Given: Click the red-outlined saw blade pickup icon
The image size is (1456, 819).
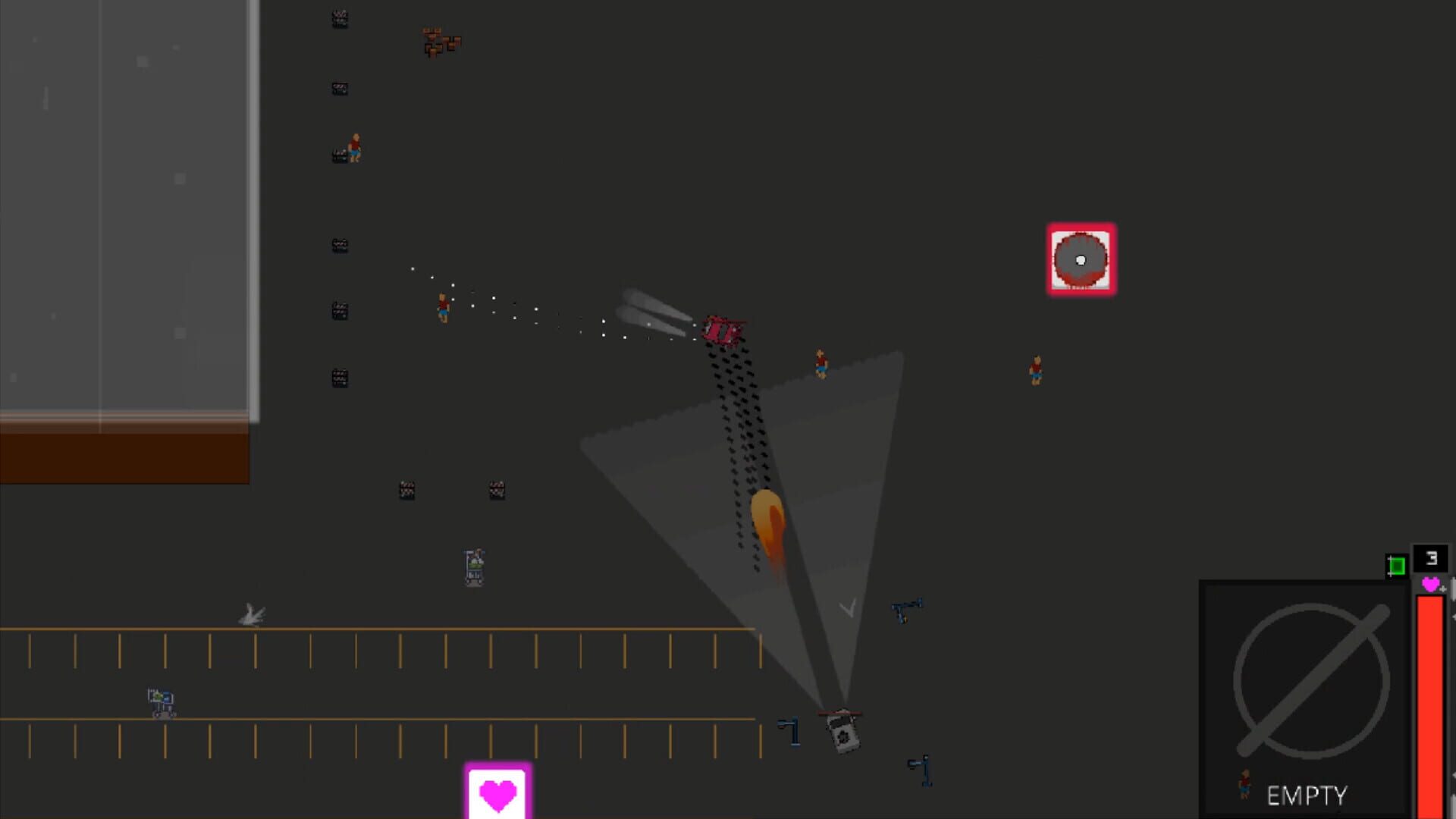Looking at the screenshot, I should [x=1081, y=261].
